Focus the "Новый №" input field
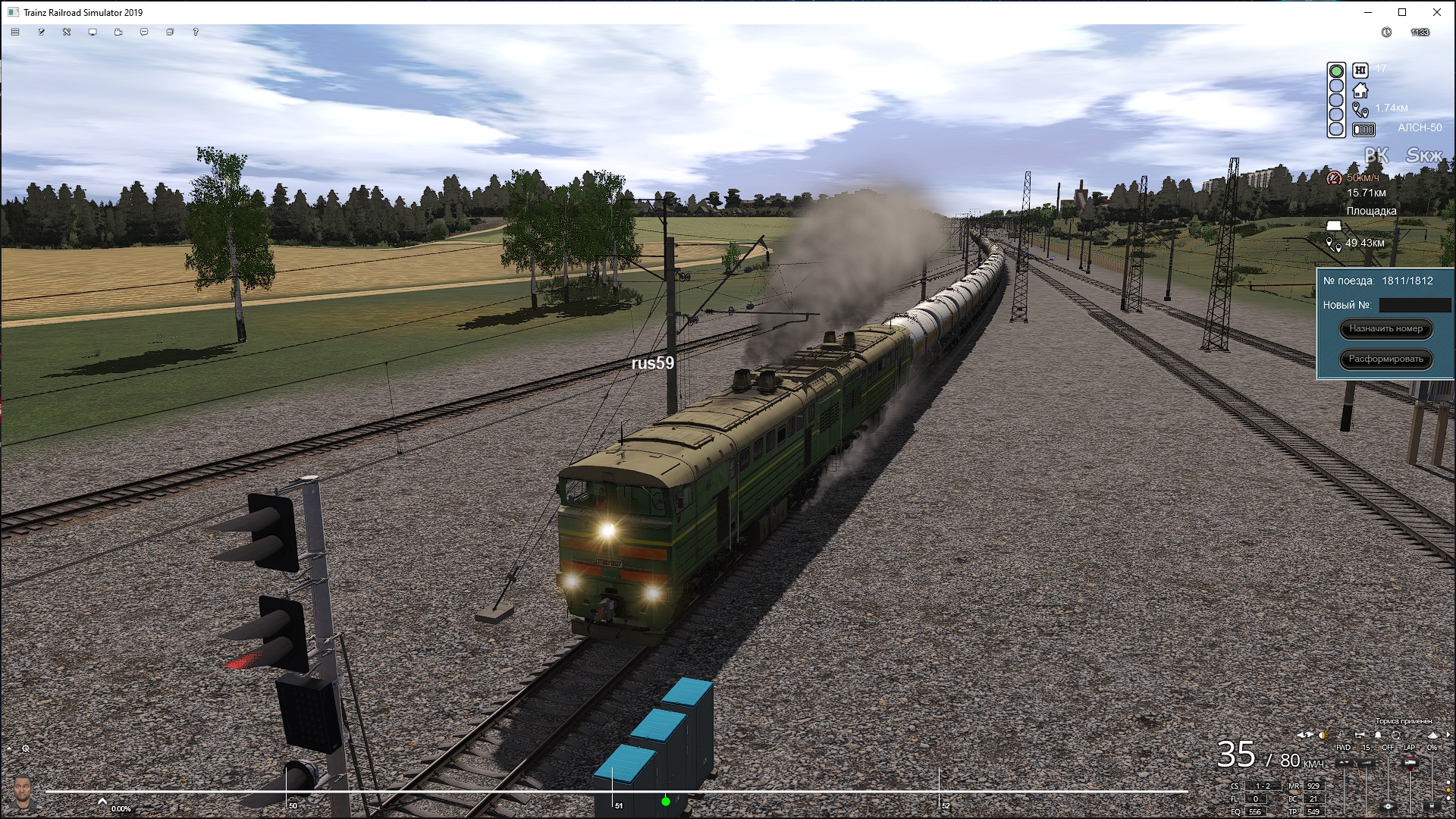1456x819 pixels. (x=1414, y=305)
